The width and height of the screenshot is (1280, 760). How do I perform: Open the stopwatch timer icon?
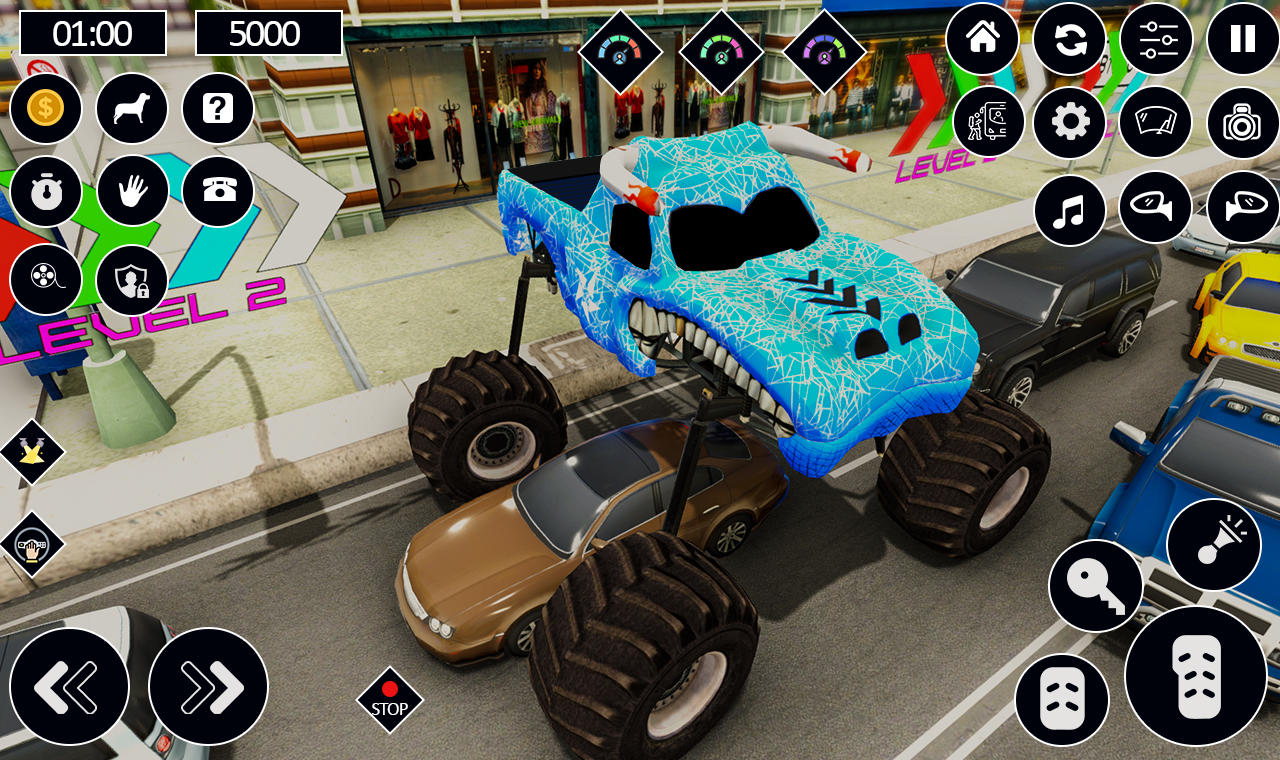[x=47, y=192]
